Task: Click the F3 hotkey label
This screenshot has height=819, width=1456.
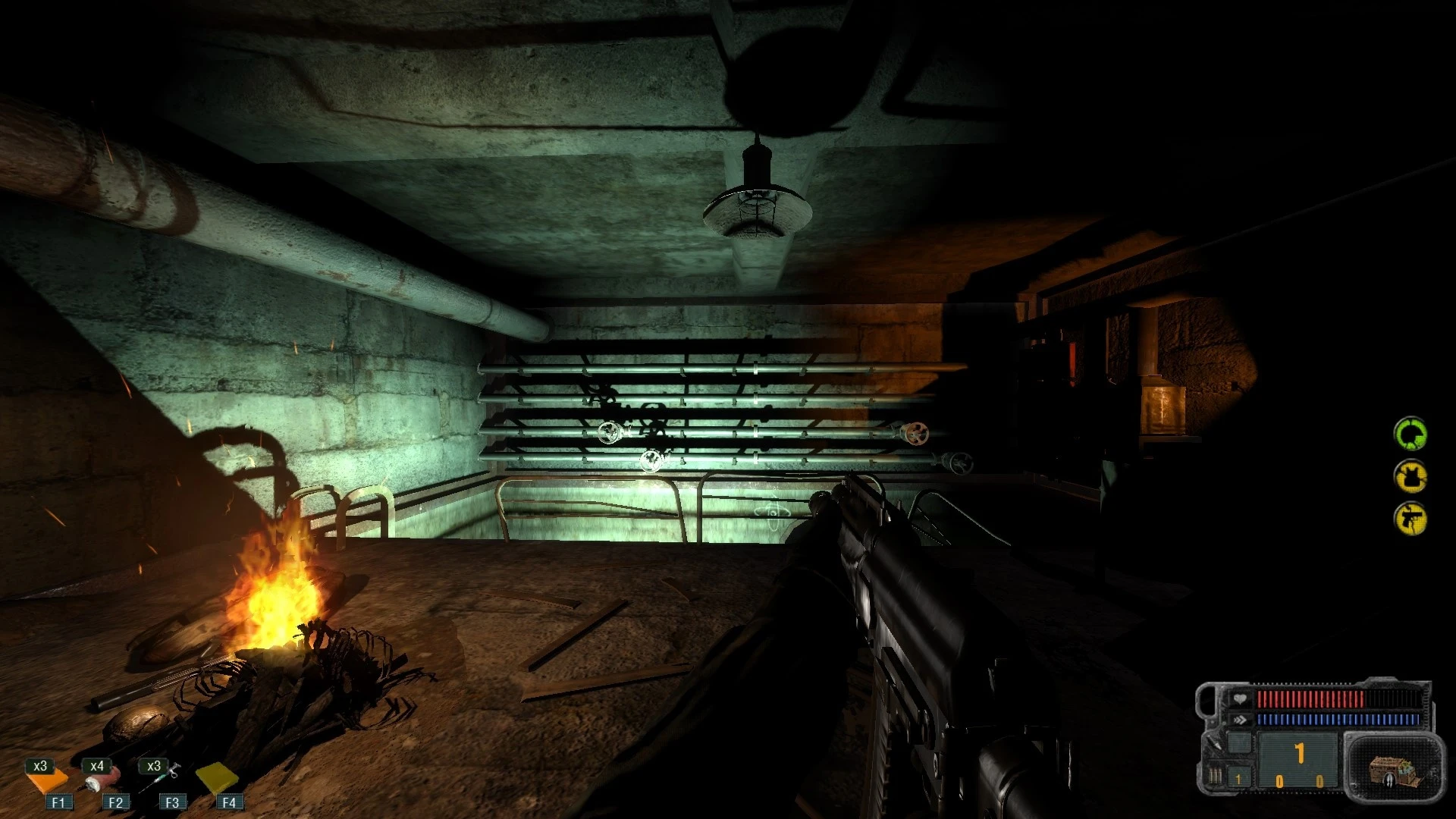Action: coord(173,802)
